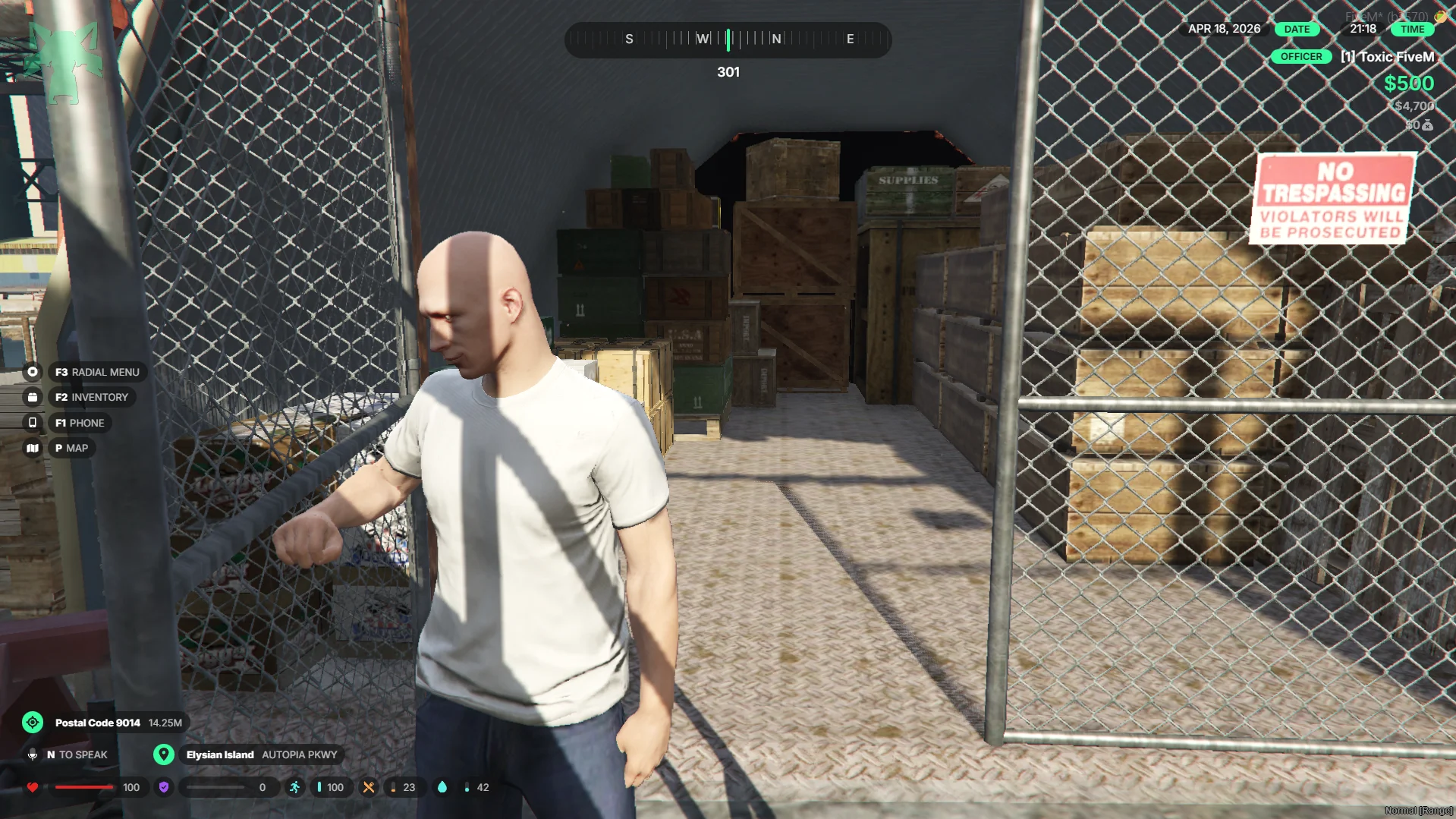The image size is (1456, 819).
Task: Open the Inventory bag icon
Action: point(33,397)
